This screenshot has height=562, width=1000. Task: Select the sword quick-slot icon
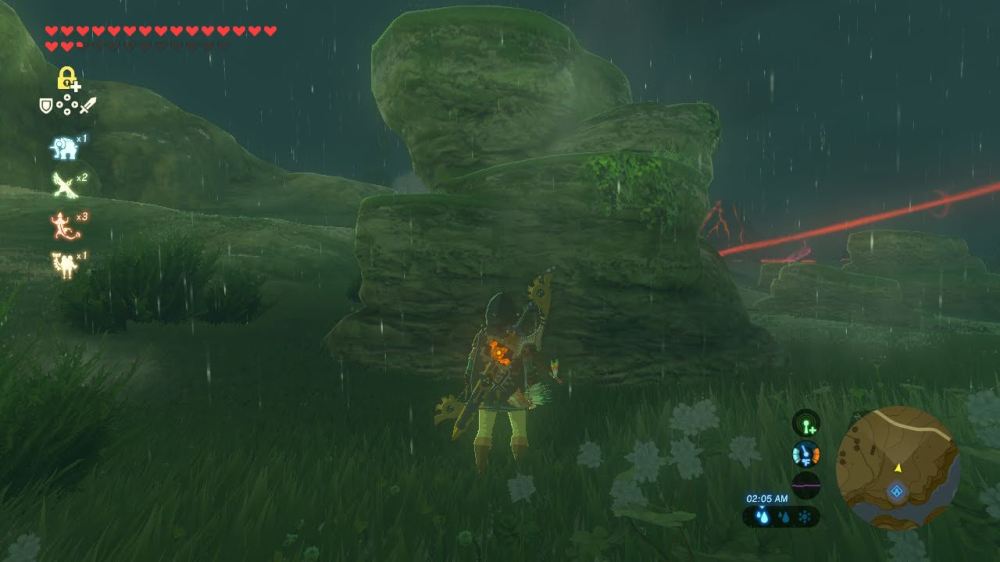[88, 105]
